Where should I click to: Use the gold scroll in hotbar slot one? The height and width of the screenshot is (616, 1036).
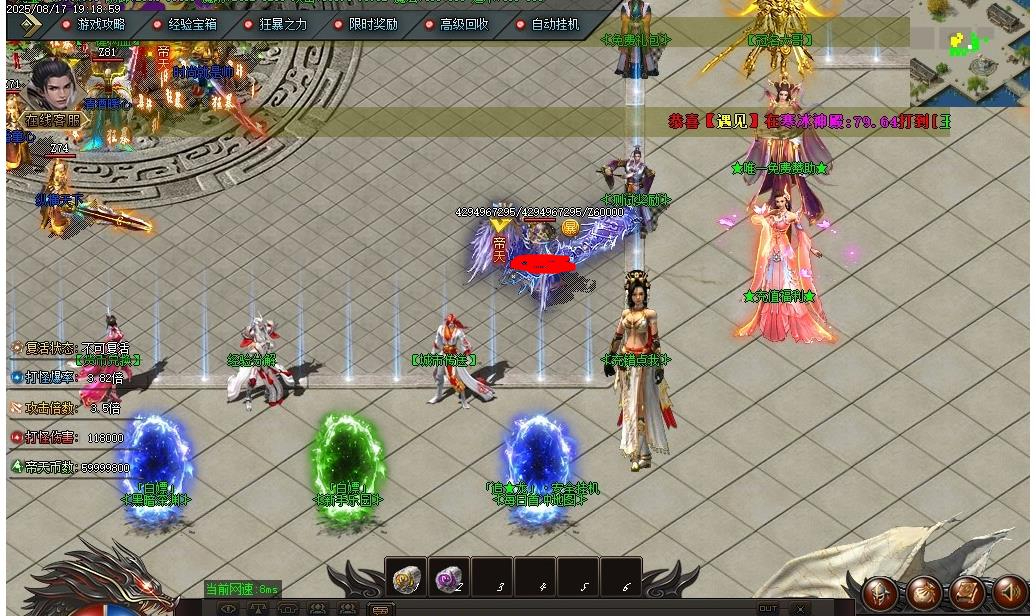click(406, 577)
